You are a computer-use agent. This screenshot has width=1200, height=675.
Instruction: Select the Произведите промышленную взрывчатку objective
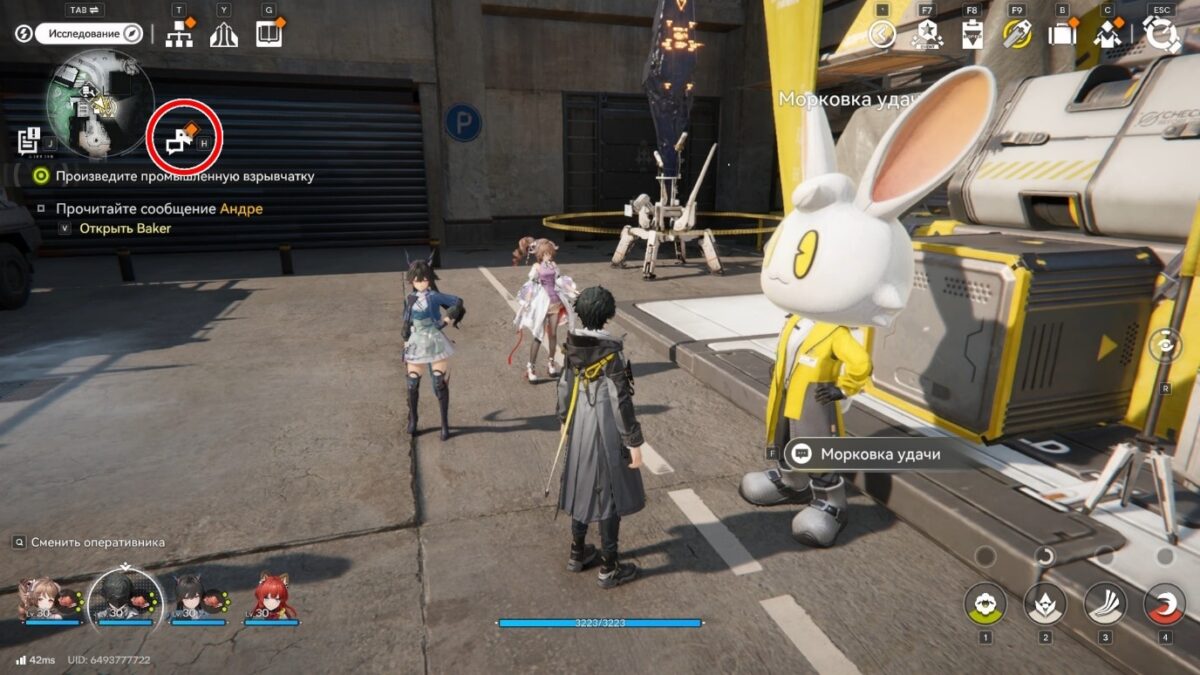click(185, 176)
